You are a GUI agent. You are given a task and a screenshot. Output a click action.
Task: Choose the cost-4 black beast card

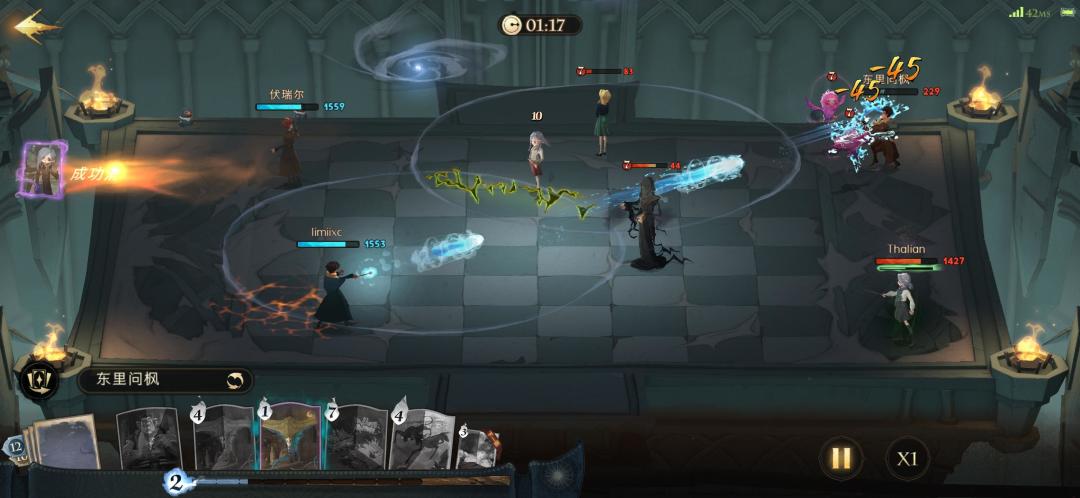pos(421,440)
